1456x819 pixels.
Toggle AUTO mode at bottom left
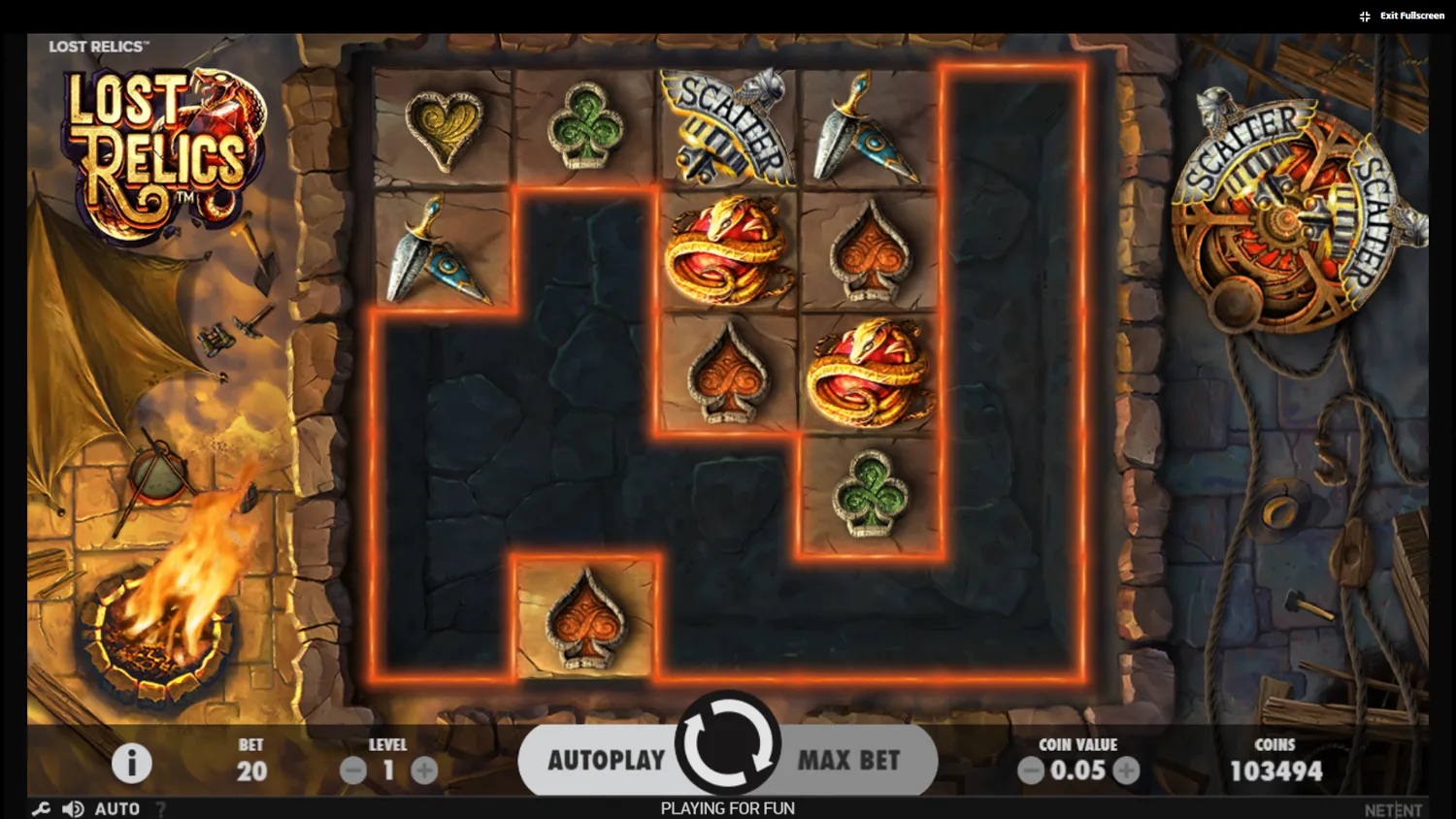tap(116, 807)
